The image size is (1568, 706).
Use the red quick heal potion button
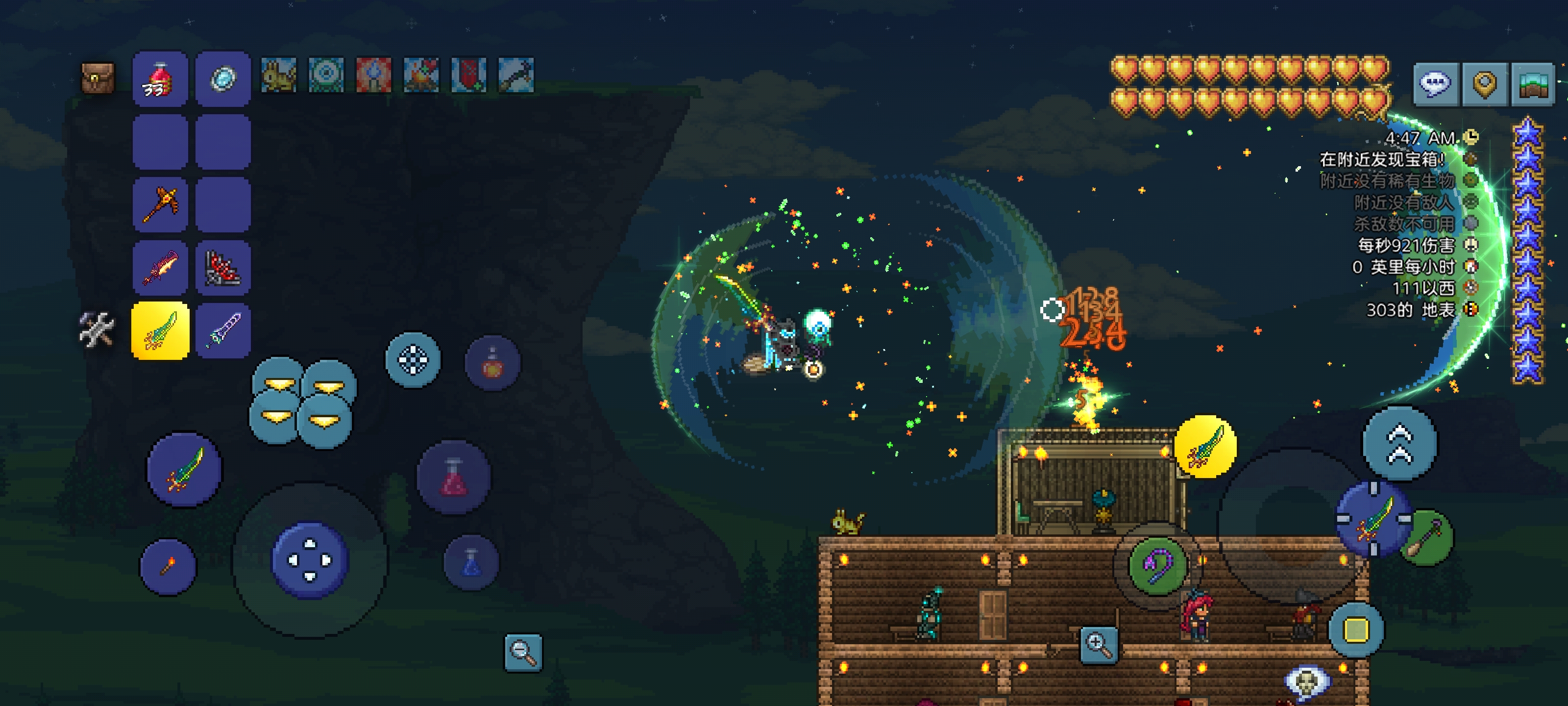tap(453, 477)
